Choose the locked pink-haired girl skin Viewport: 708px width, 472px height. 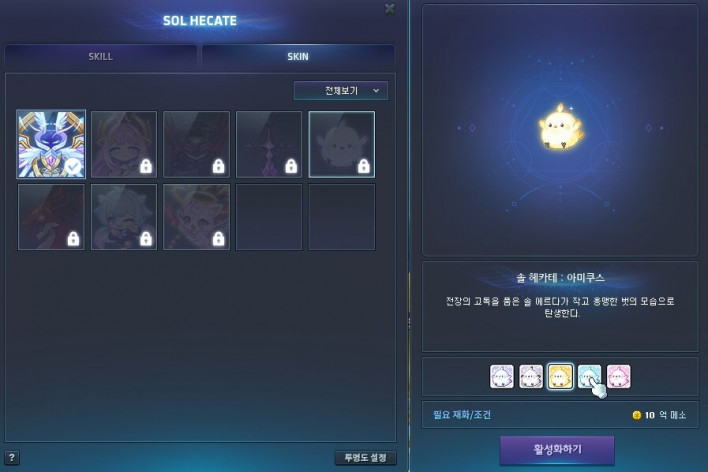click(124, 144)
